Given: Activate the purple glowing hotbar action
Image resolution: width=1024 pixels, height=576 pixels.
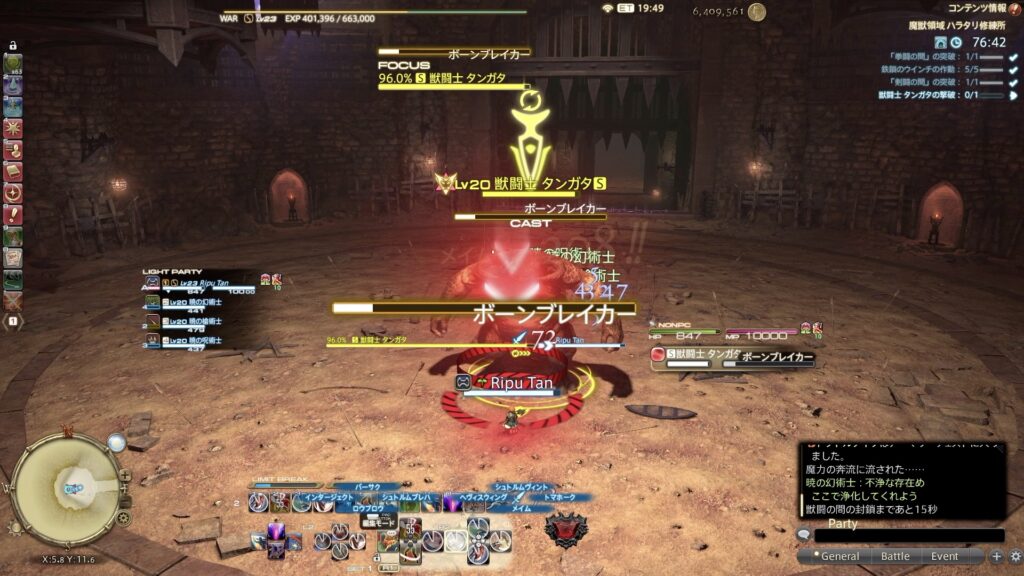Looking at the screenshot, I should click(x=273, y=541).
